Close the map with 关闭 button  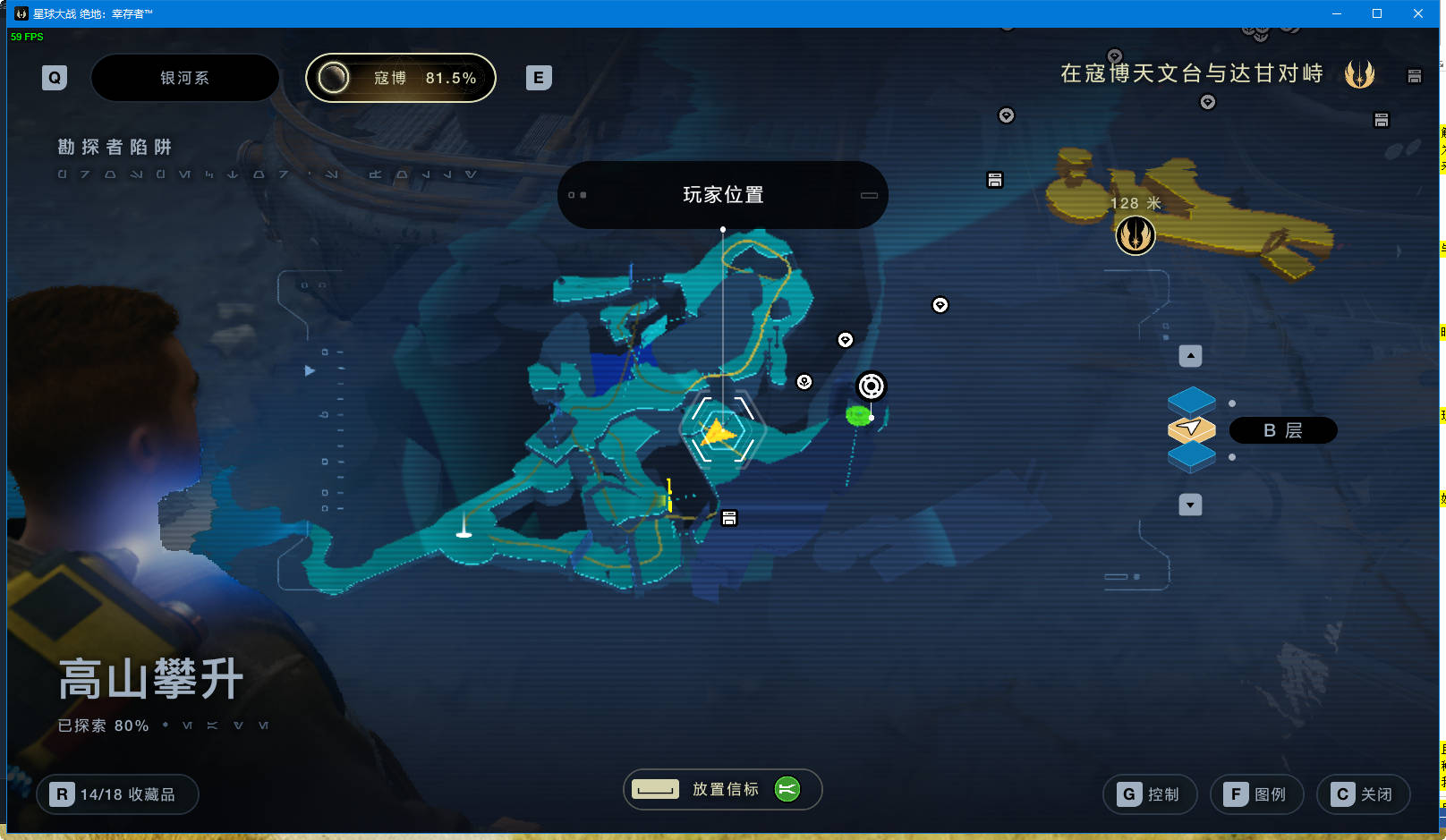[1363, 794]
